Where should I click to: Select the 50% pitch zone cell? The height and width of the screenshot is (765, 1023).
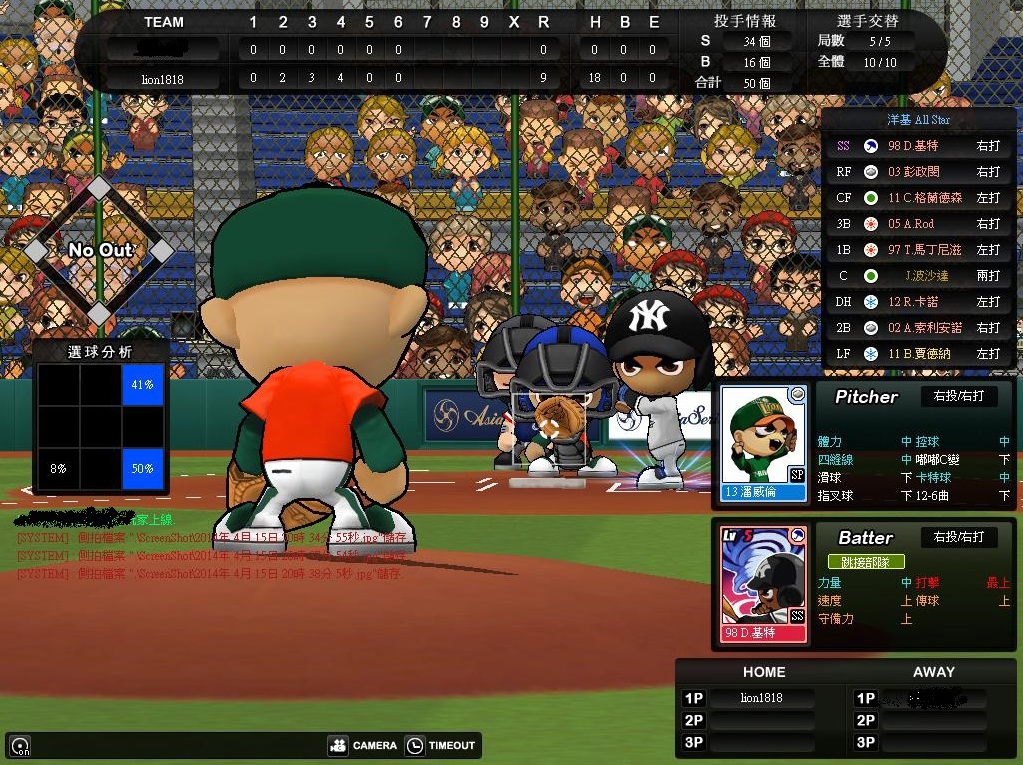(x=143, y=469)
